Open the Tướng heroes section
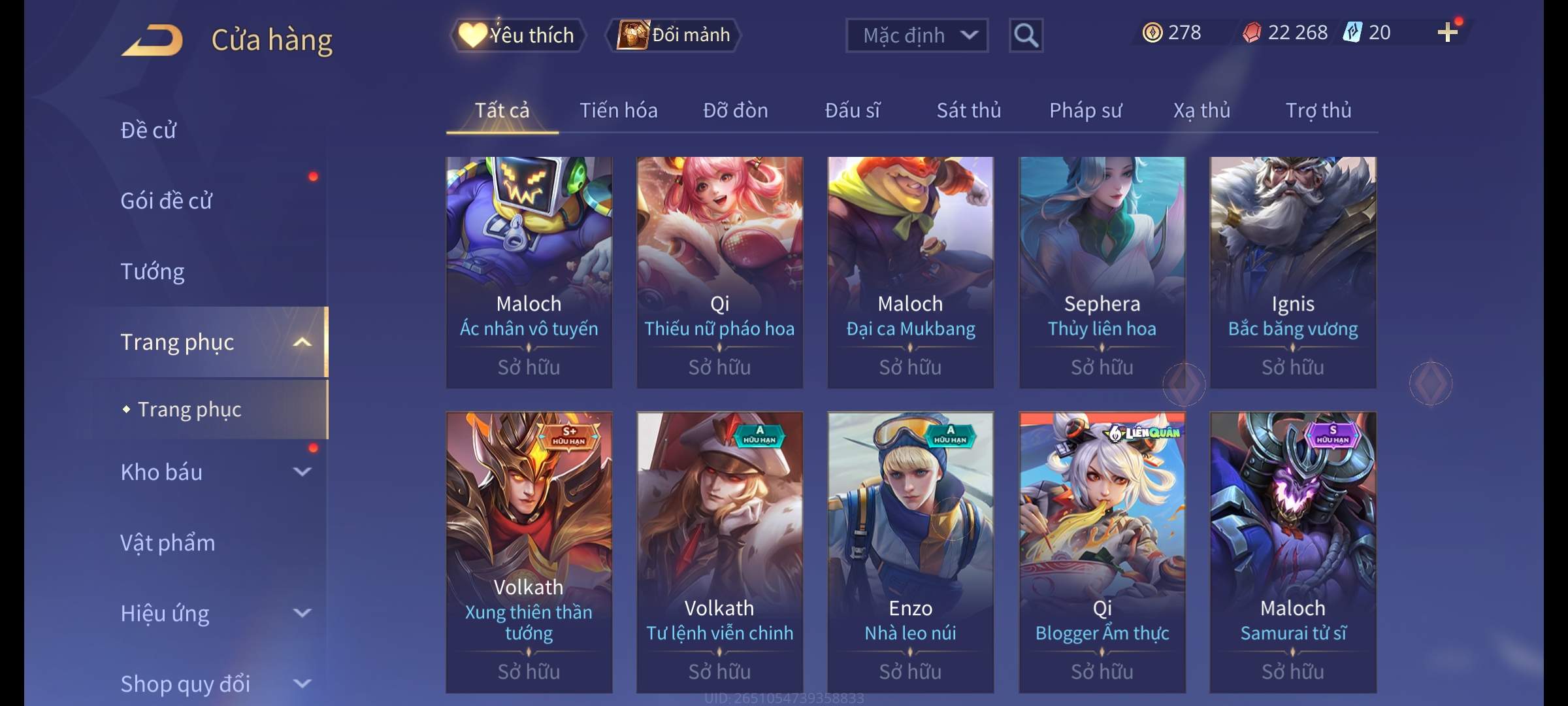 pos(152,271)
